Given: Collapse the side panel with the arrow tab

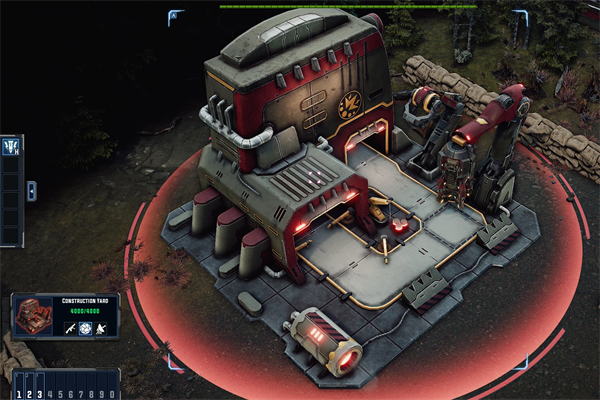Looking at the screenshot, I should coord(30,190).
